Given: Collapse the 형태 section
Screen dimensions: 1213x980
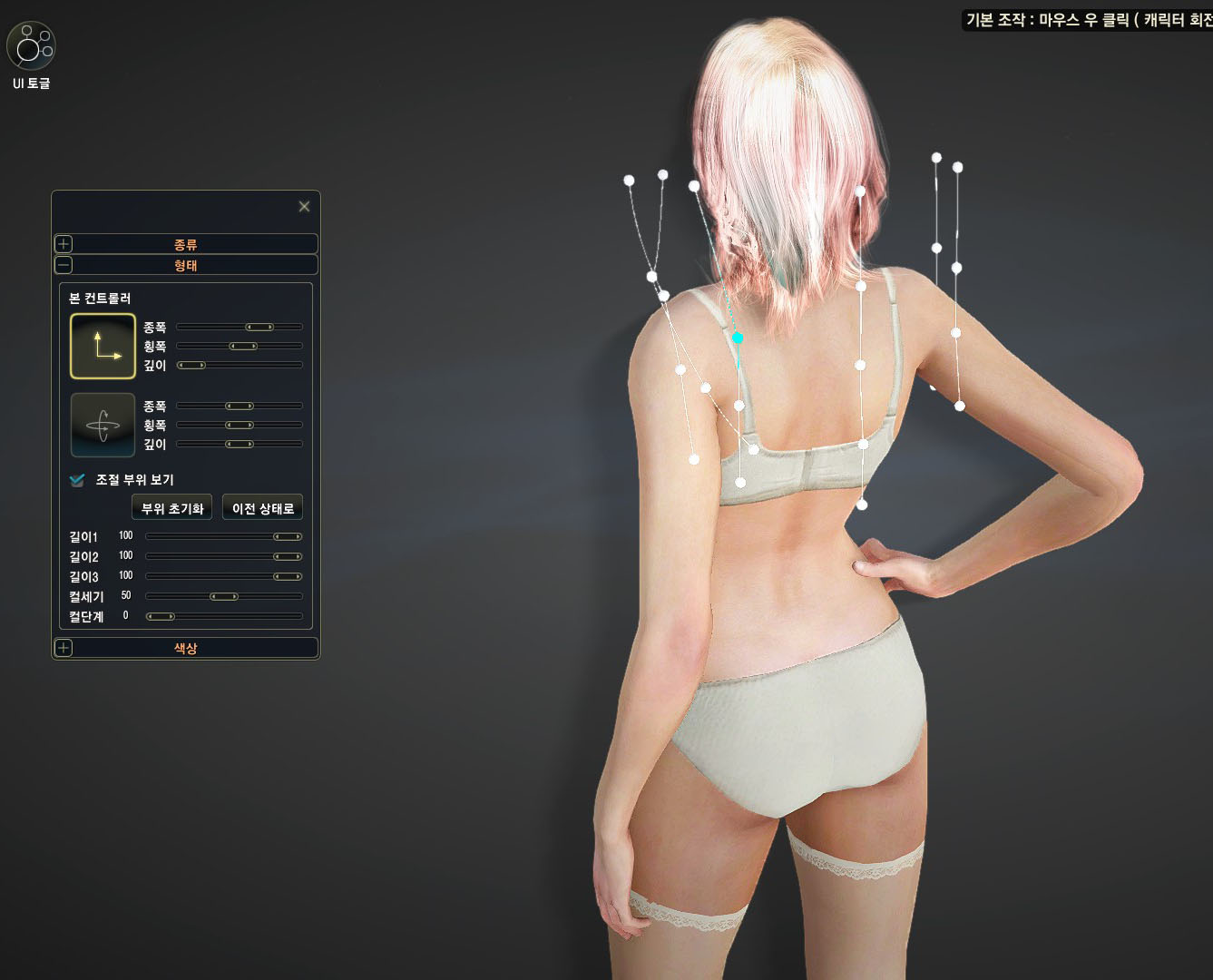Looking at the screenshot, I should point(64,265).
